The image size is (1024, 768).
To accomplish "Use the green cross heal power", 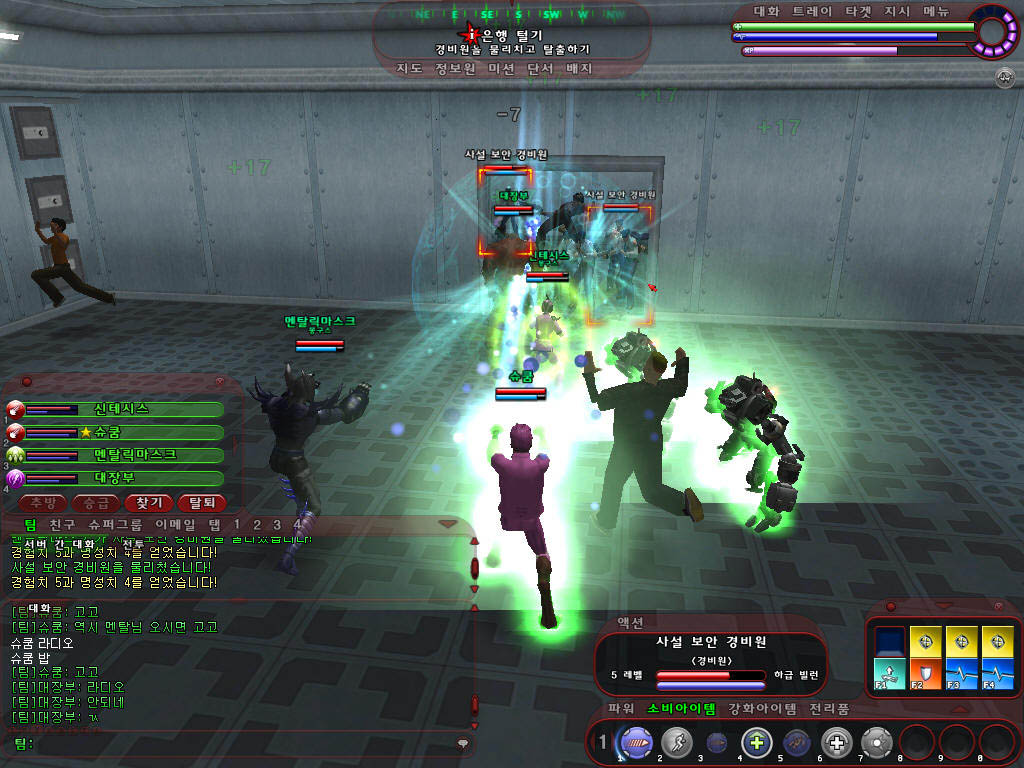I will pos(756,742).
